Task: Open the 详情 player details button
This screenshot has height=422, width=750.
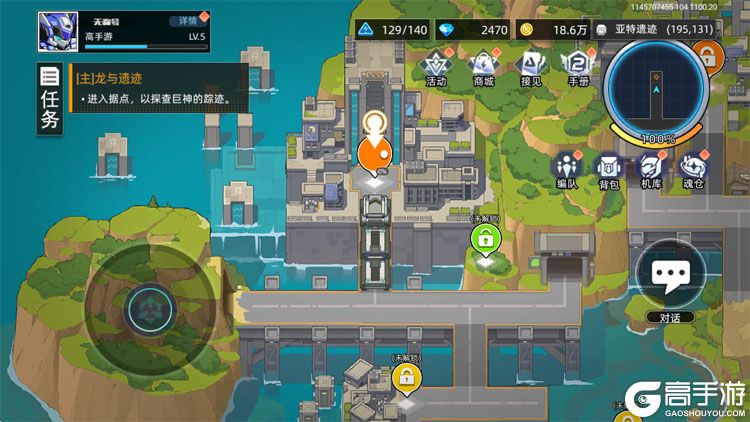Action: 185,20
